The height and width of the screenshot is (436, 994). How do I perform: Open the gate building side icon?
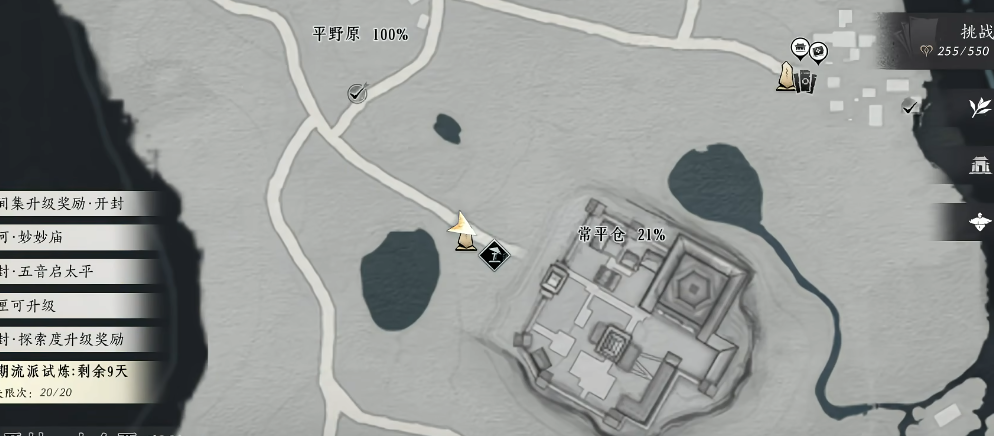(x=978, y=165)
